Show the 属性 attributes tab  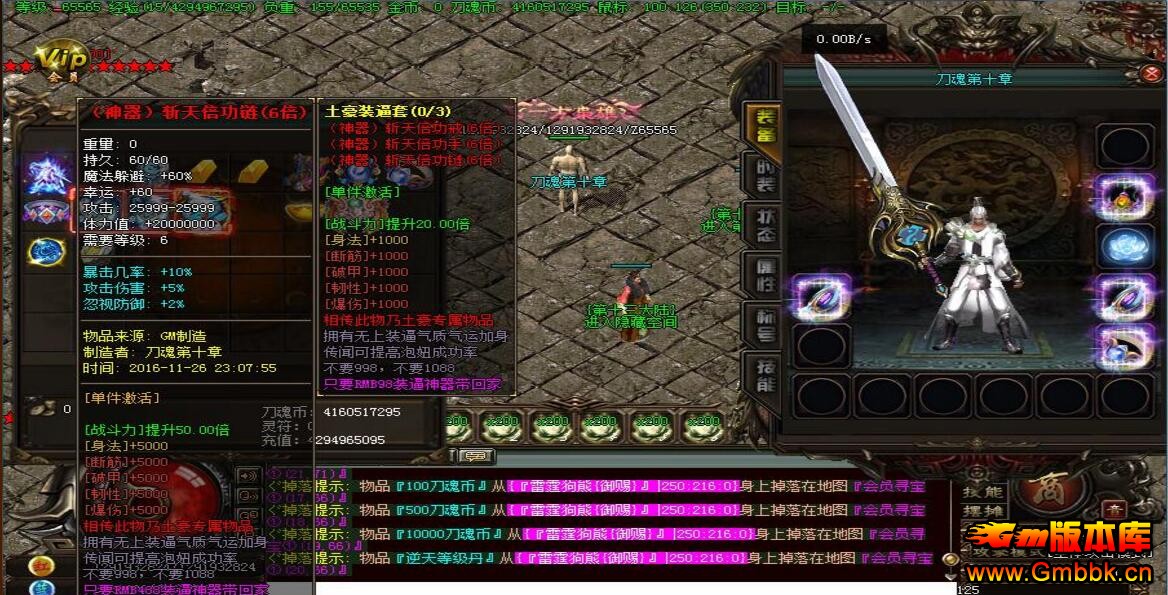[x=761, y=274]
